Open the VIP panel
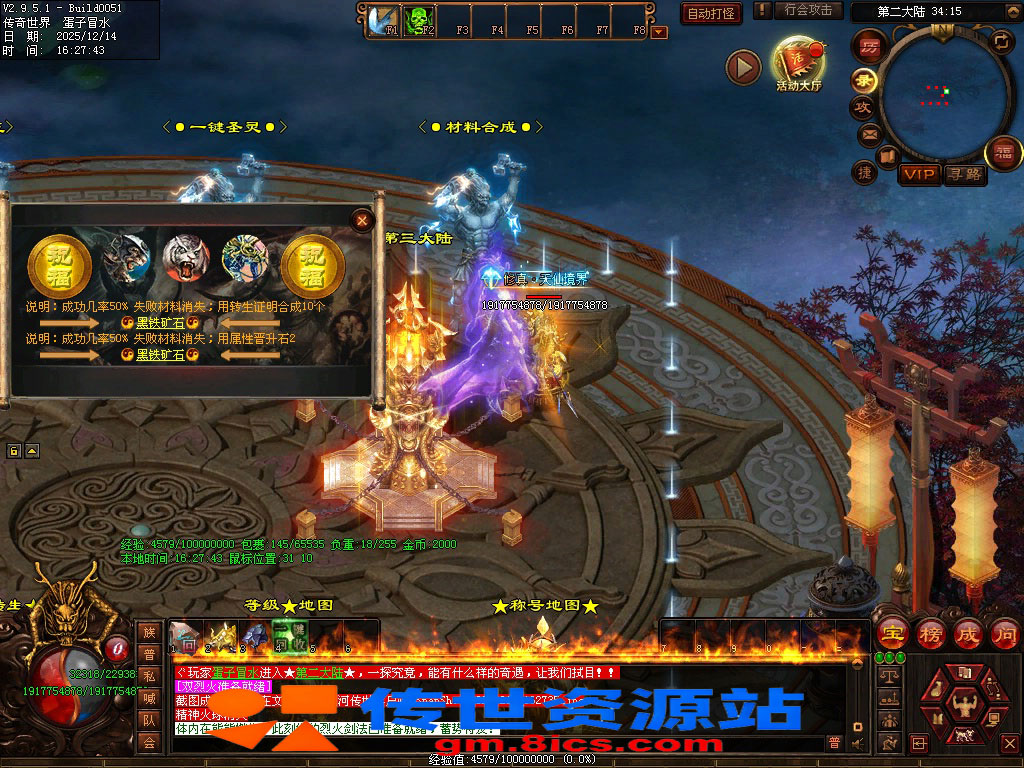Viewport: 1024px width, 768px height. (x=919, y=175)
